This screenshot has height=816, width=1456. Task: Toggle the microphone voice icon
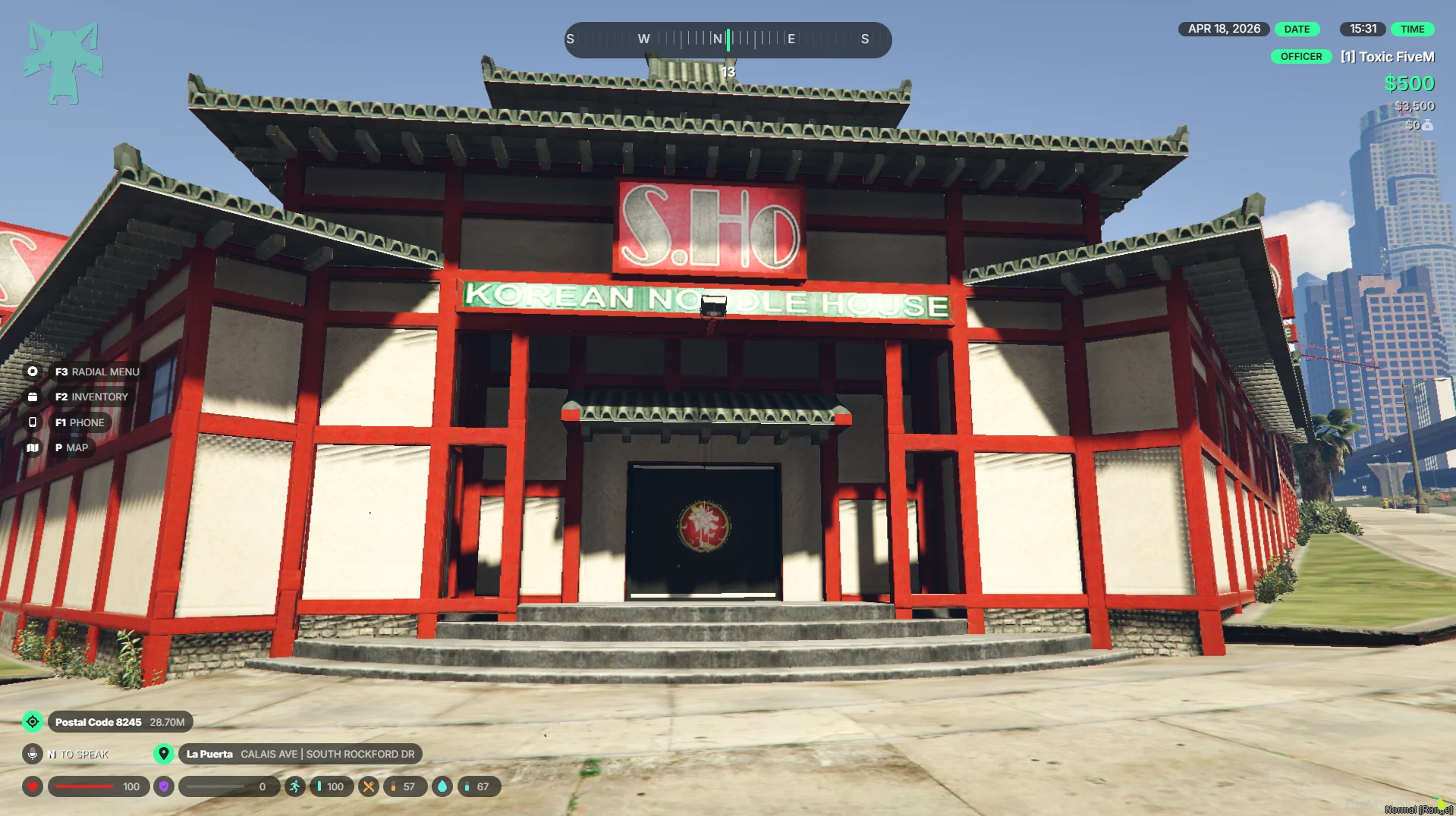[33, 754]
